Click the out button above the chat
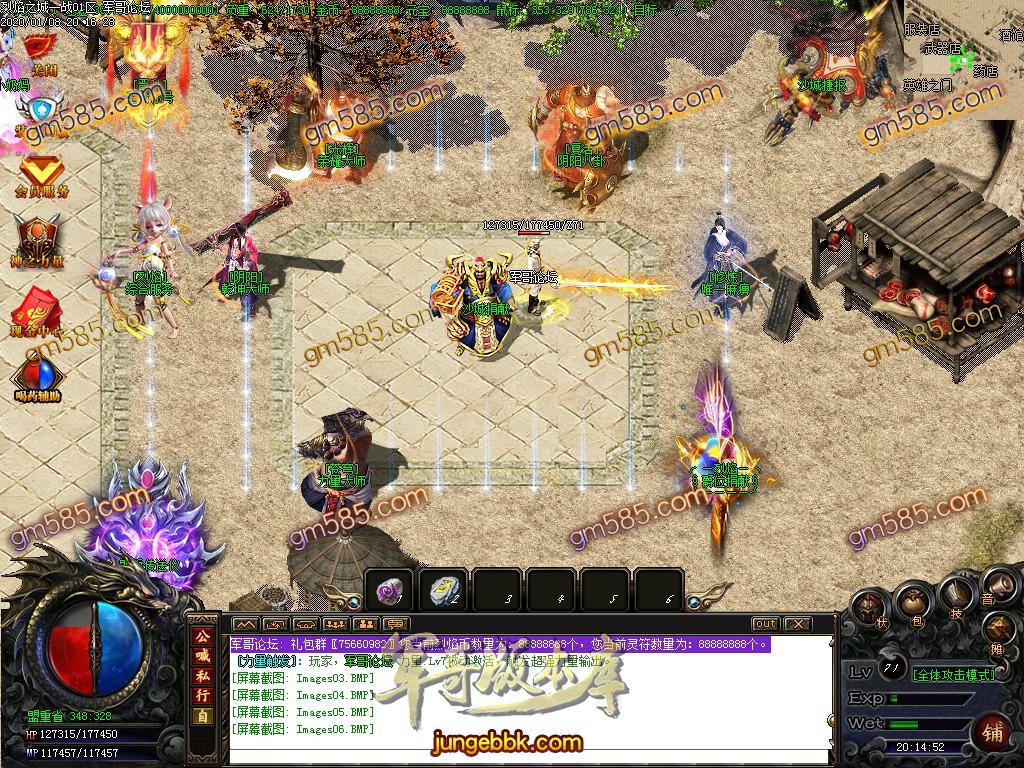This screenshot has width=1024, height=768. coord(765,624)
